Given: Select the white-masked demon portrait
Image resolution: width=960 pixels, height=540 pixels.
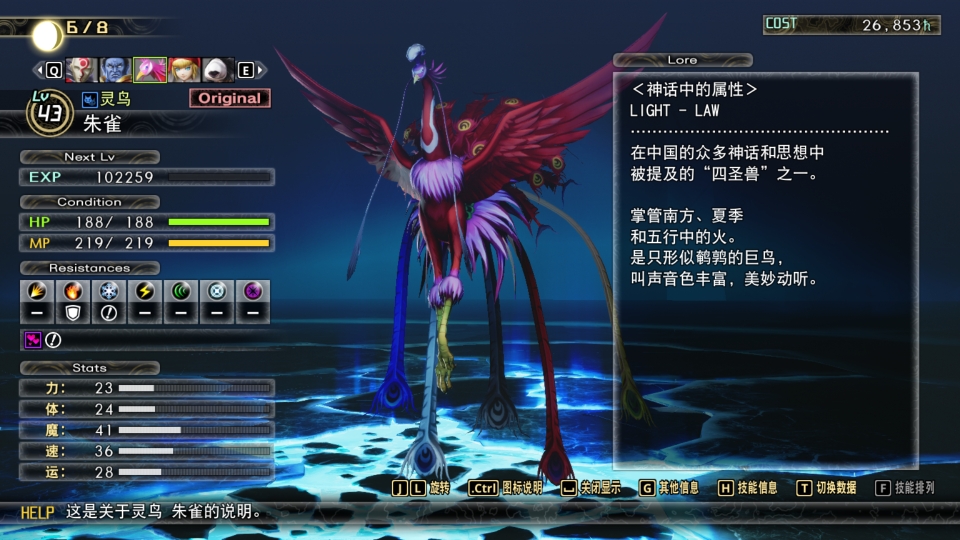Looking at the screenshot, I should click(x=82, y=70).
